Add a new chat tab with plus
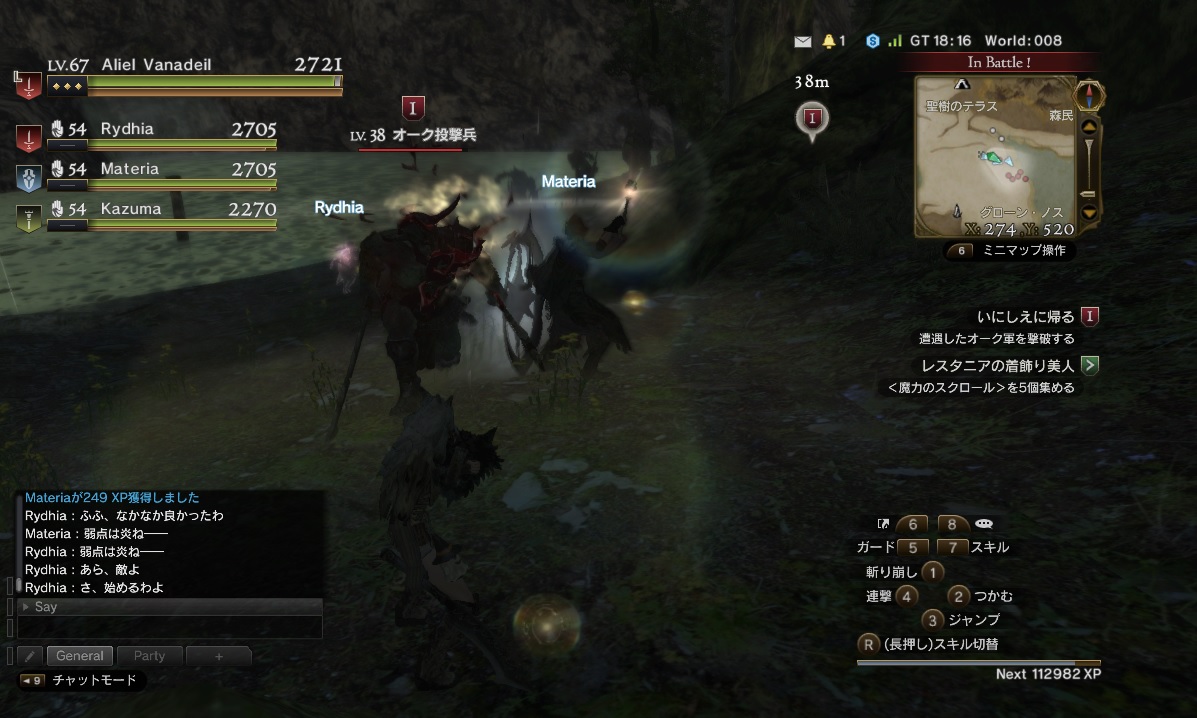Screen dimensions: 1197x718 coord(219,656)
